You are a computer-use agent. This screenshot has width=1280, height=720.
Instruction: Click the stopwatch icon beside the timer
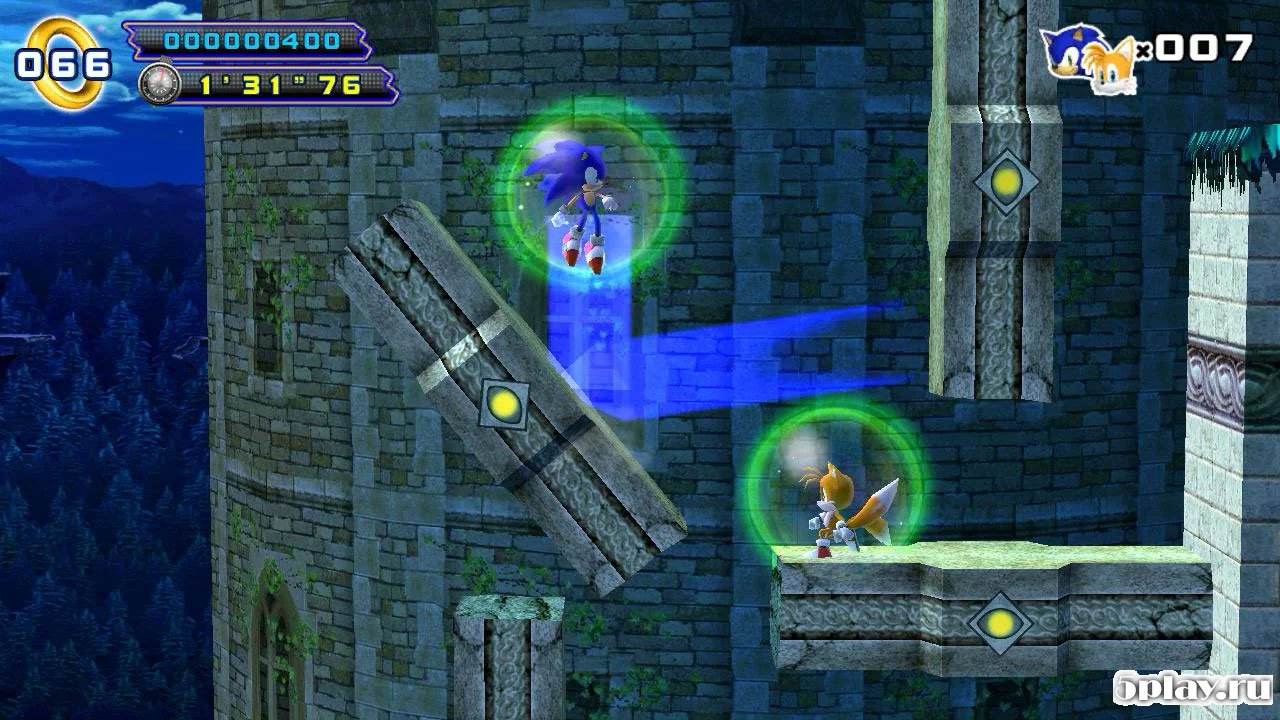point(160,83)
